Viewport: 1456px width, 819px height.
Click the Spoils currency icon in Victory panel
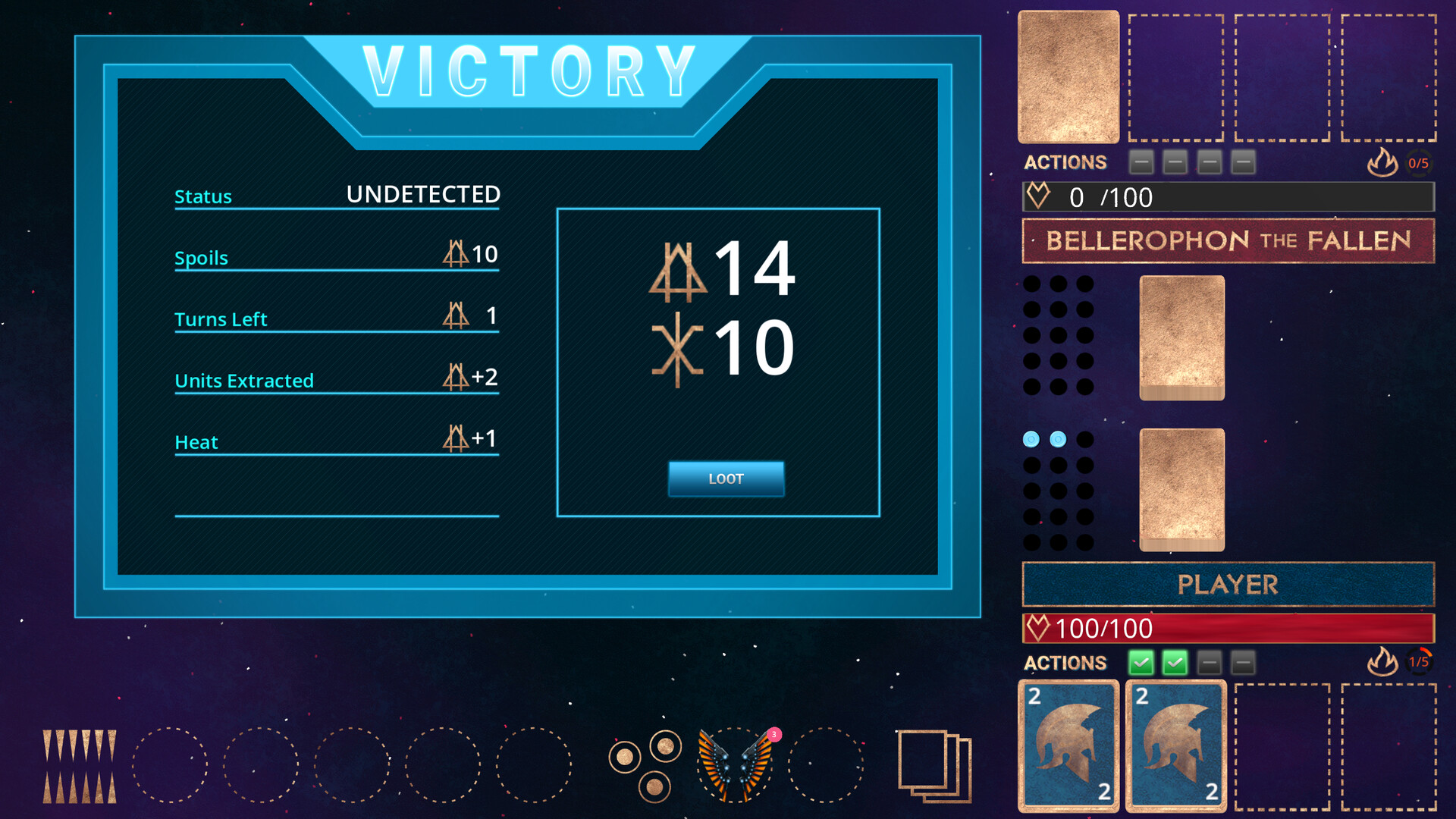click(455, 253)
